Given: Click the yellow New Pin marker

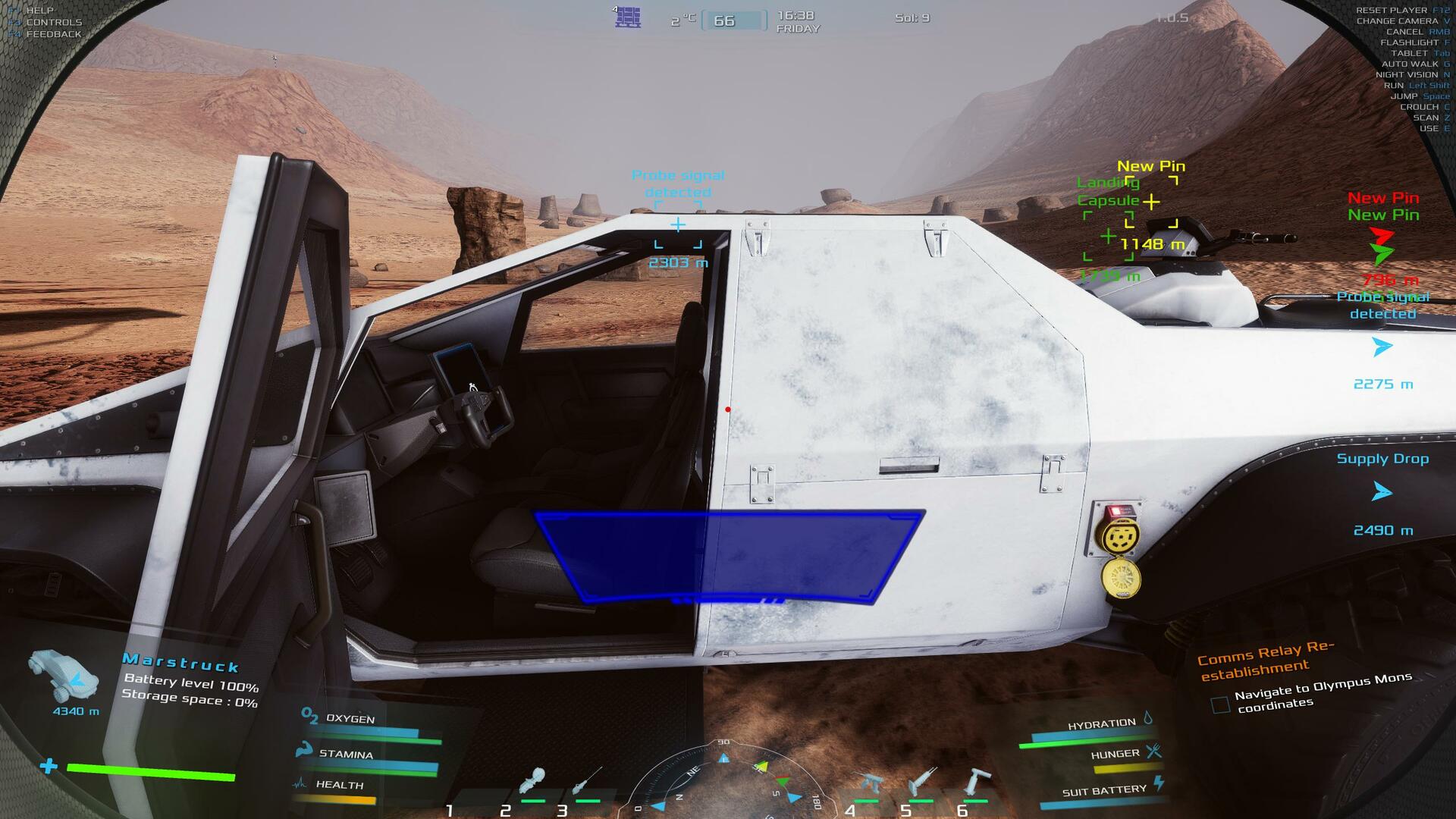Looking at the screenshot, I should coord(1151,202).
